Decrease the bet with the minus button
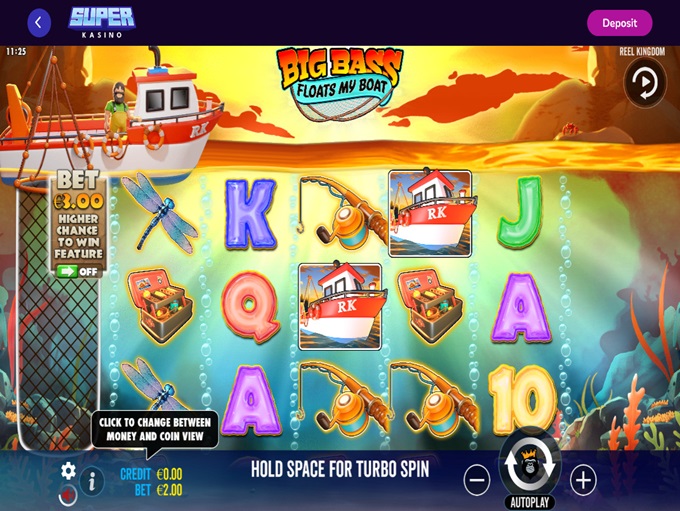680x511 pixels. coord(477,481)
